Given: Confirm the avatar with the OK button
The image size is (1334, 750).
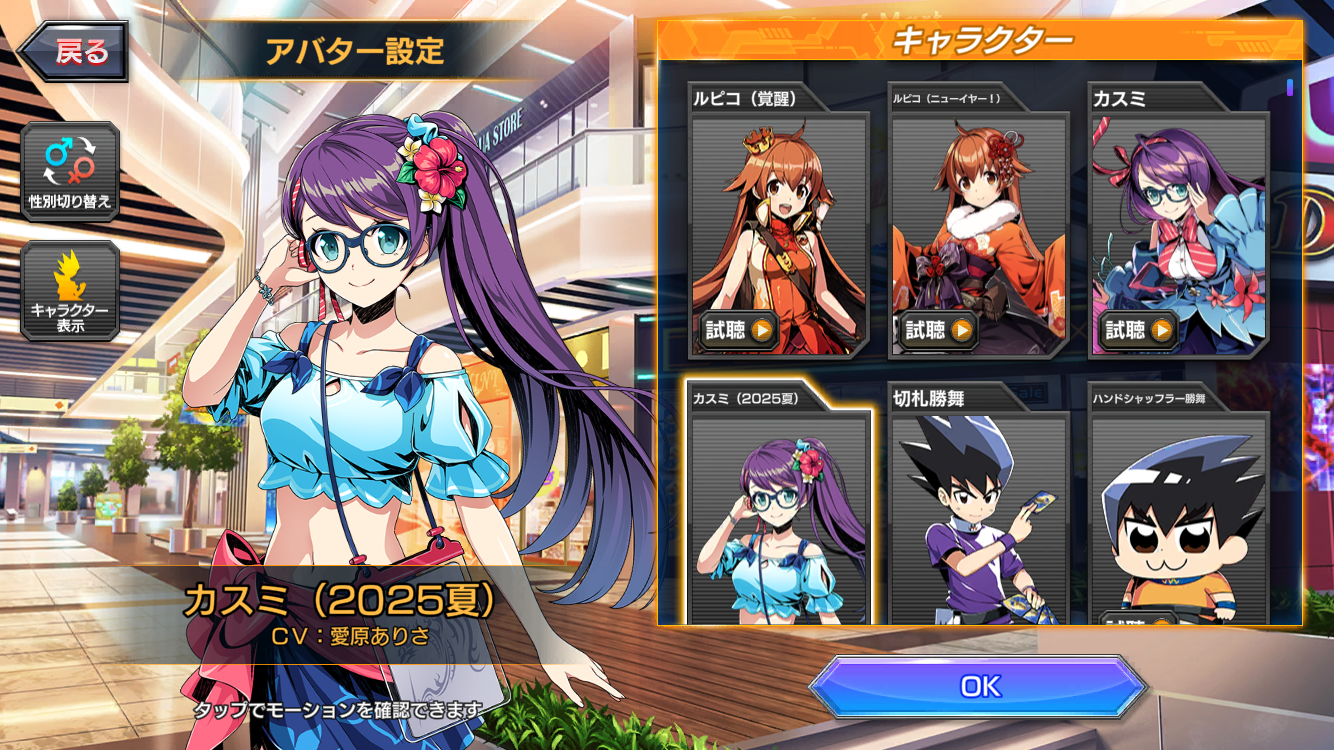Looking at the screenshot, I should click(x=978, y=686).
